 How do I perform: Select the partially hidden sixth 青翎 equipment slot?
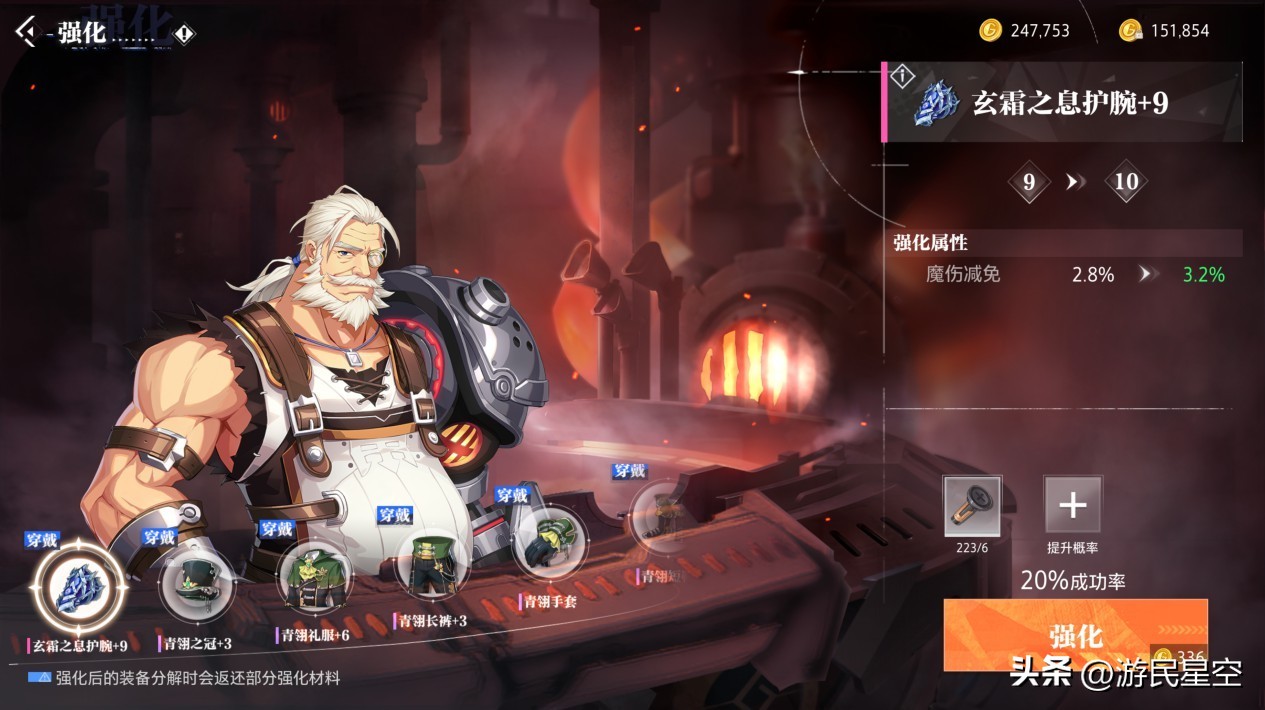[658, 518]
